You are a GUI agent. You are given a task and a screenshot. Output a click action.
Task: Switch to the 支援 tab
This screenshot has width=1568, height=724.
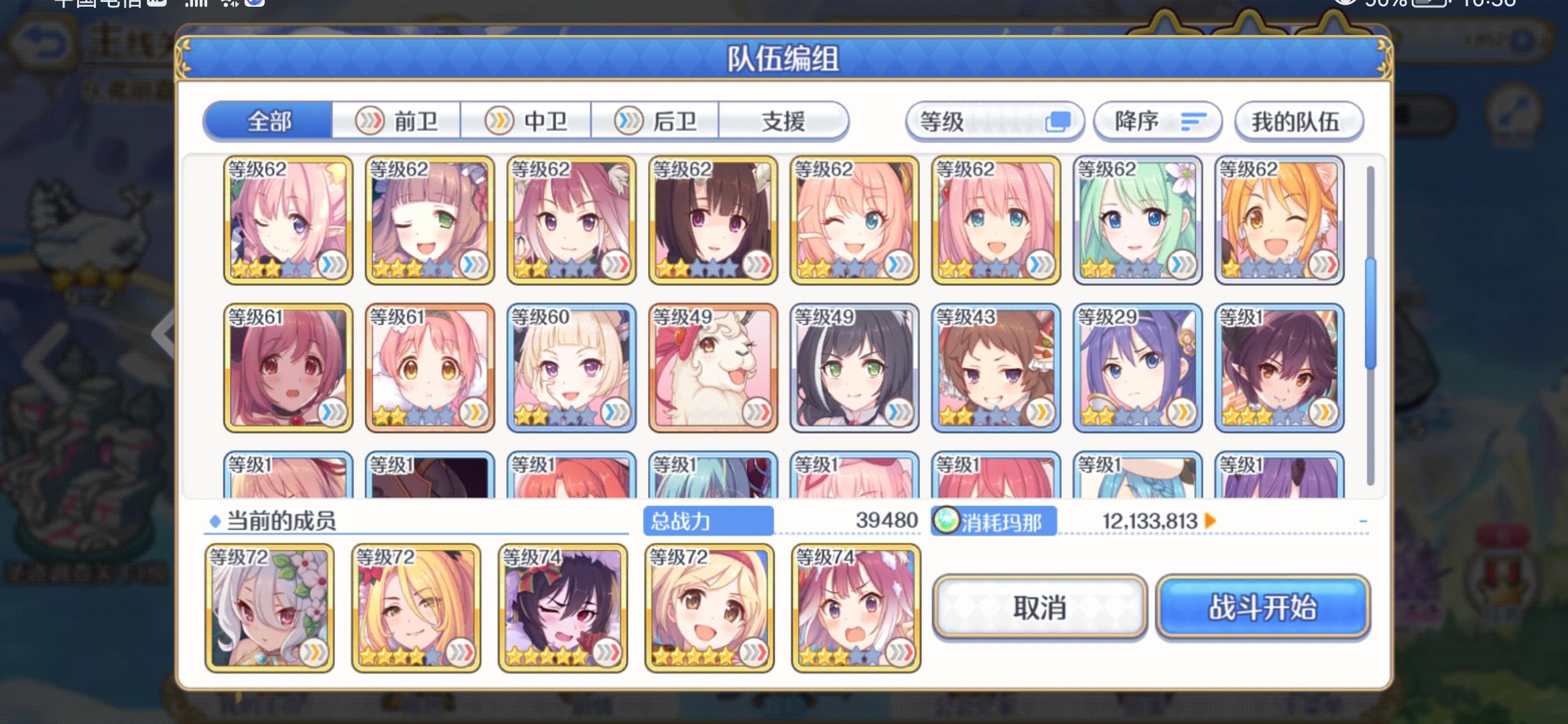coord(783,121)
